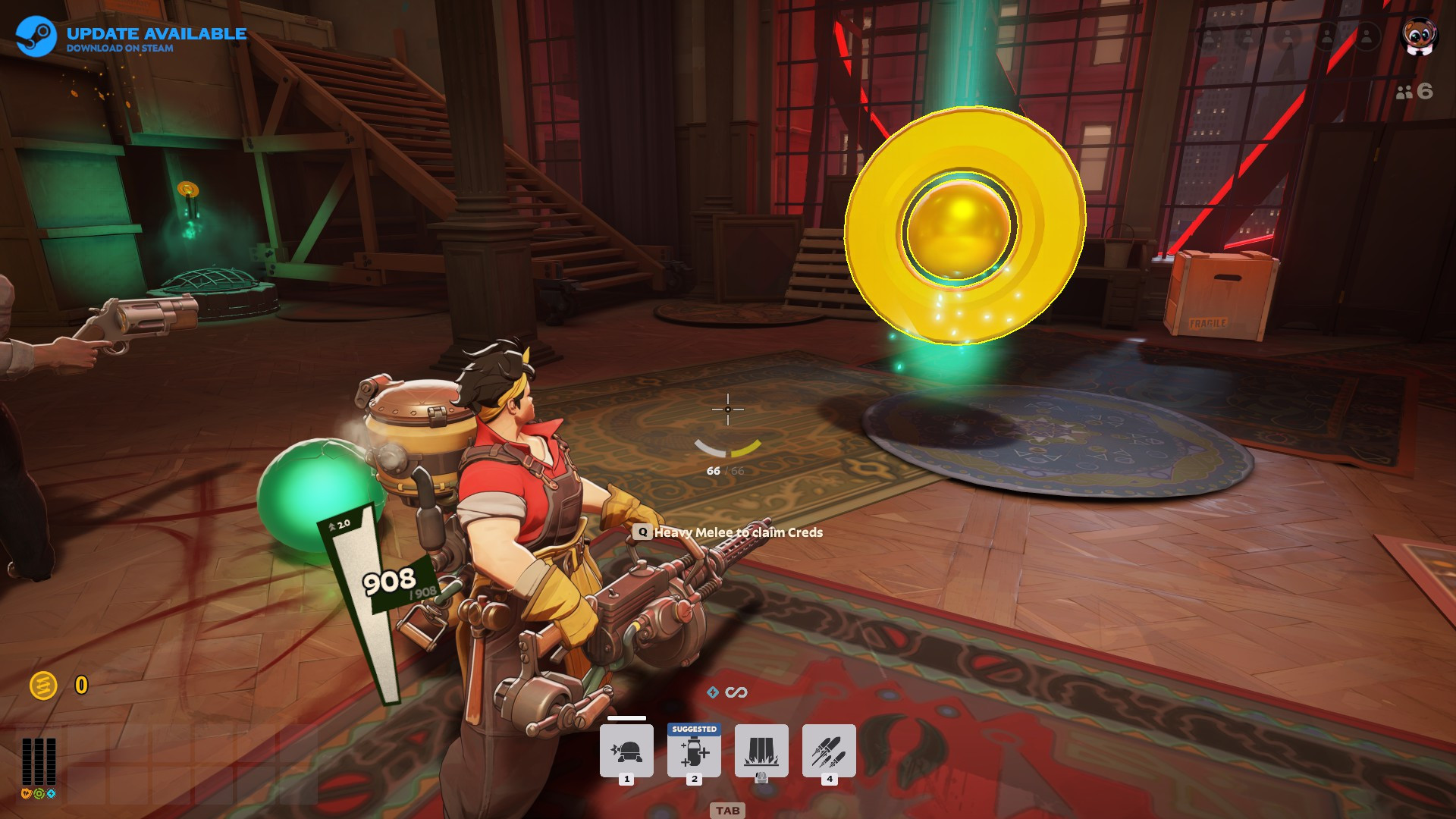Trigger the wall barrier ability icon
Viewport: 1456px width, 819px height.
(762, 752)
